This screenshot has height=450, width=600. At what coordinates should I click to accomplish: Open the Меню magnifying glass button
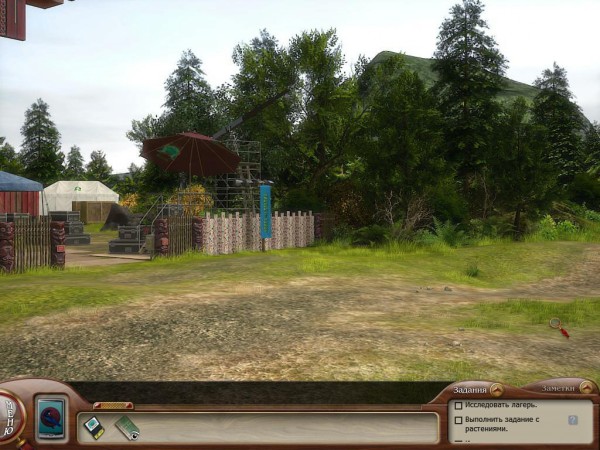pyautogui.click(x=10, y=412)
